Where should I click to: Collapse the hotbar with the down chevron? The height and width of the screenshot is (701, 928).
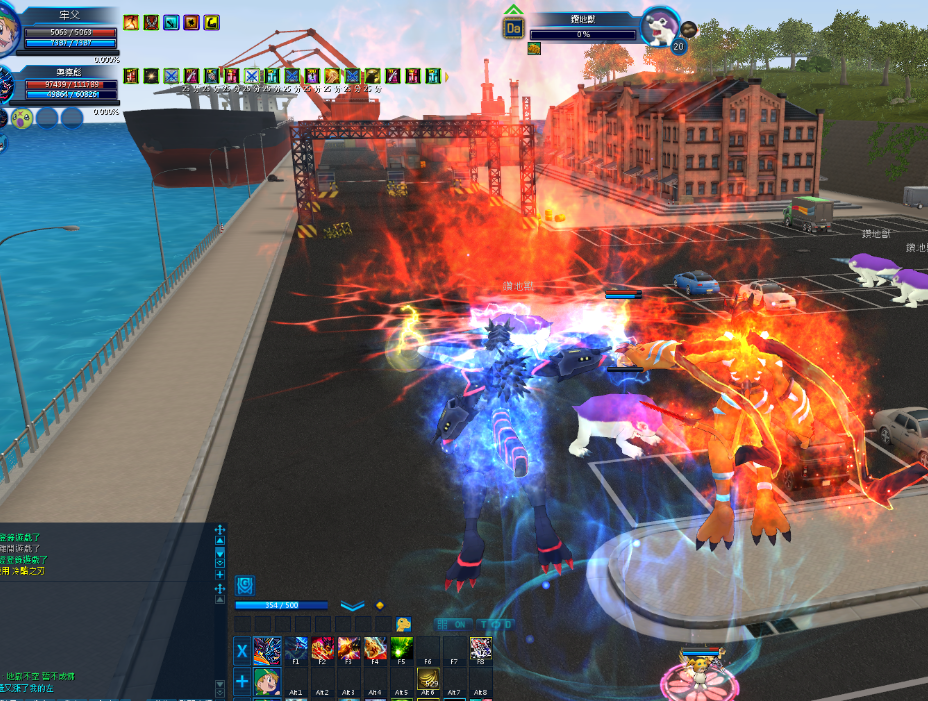pos(351,606)
